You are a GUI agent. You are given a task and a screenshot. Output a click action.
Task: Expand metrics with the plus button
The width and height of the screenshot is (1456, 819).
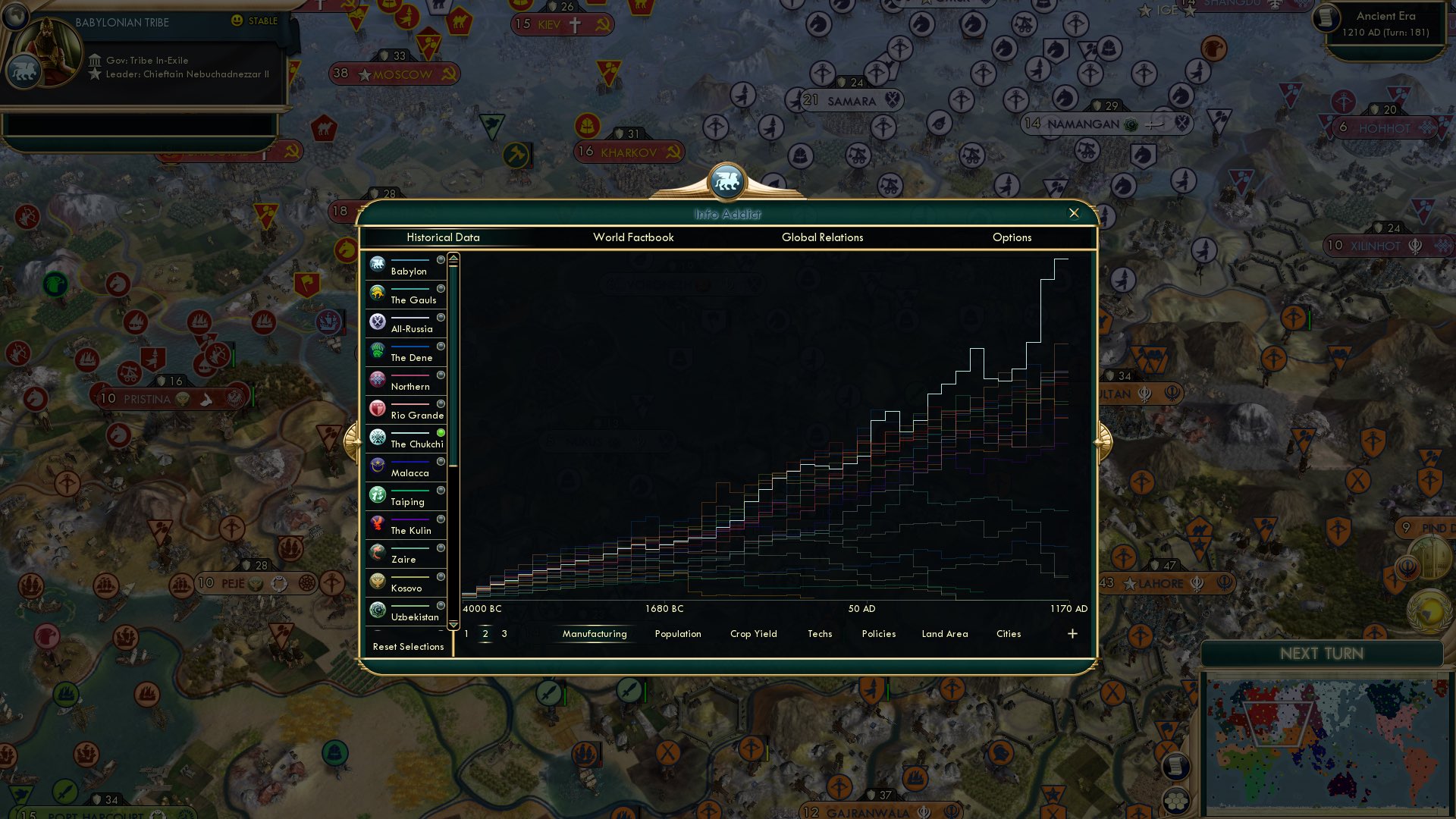coord(1072,633)
